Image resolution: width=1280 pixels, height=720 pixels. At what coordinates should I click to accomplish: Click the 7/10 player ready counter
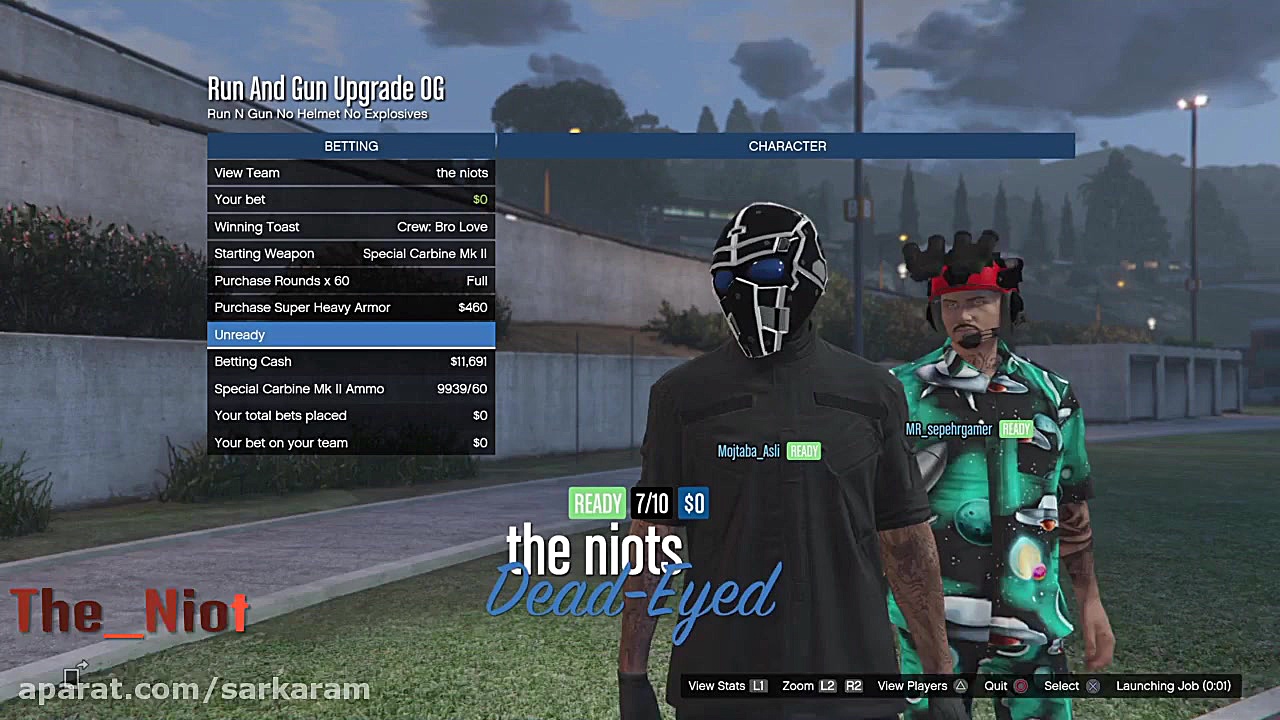(651, 504)
